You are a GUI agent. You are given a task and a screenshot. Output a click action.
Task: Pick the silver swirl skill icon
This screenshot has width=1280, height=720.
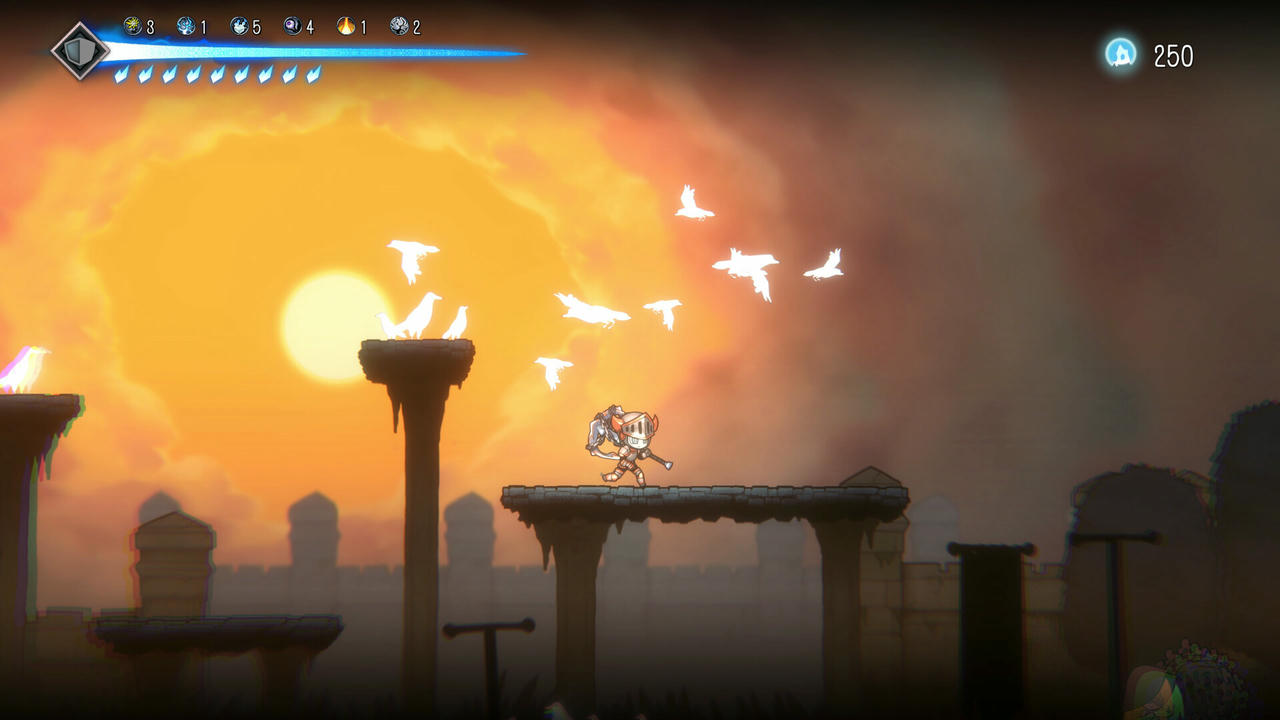click(x=399, y=26)
